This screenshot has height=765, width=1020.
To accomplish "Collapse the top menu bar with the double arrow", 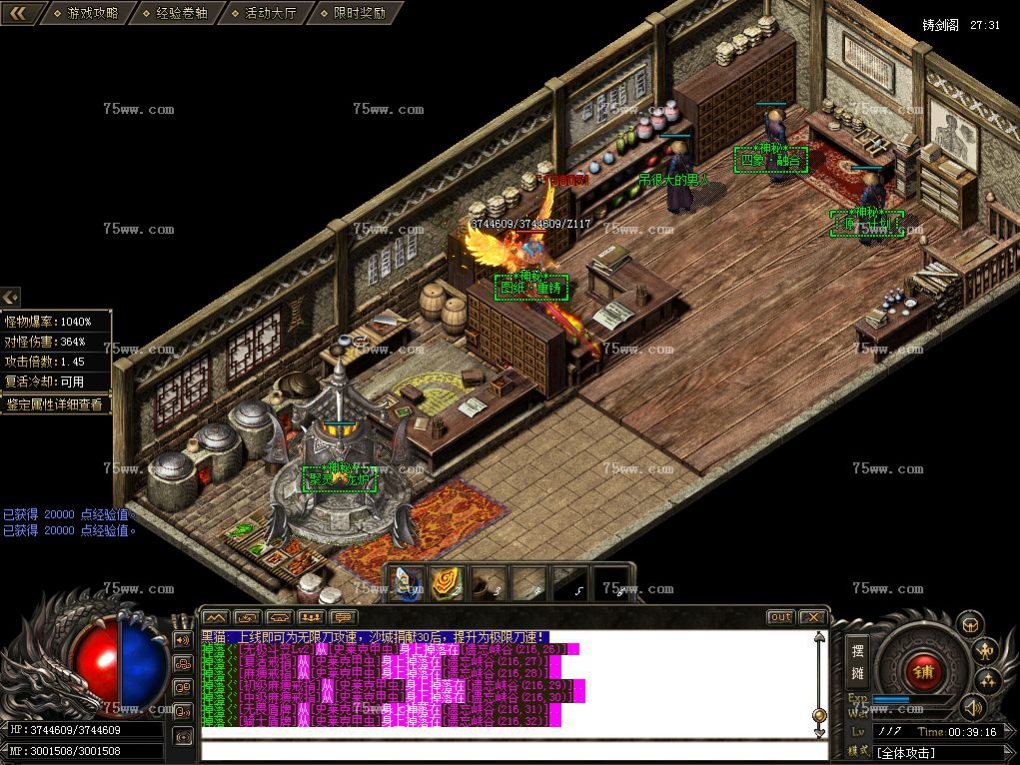I will click(x=21, y=13).
